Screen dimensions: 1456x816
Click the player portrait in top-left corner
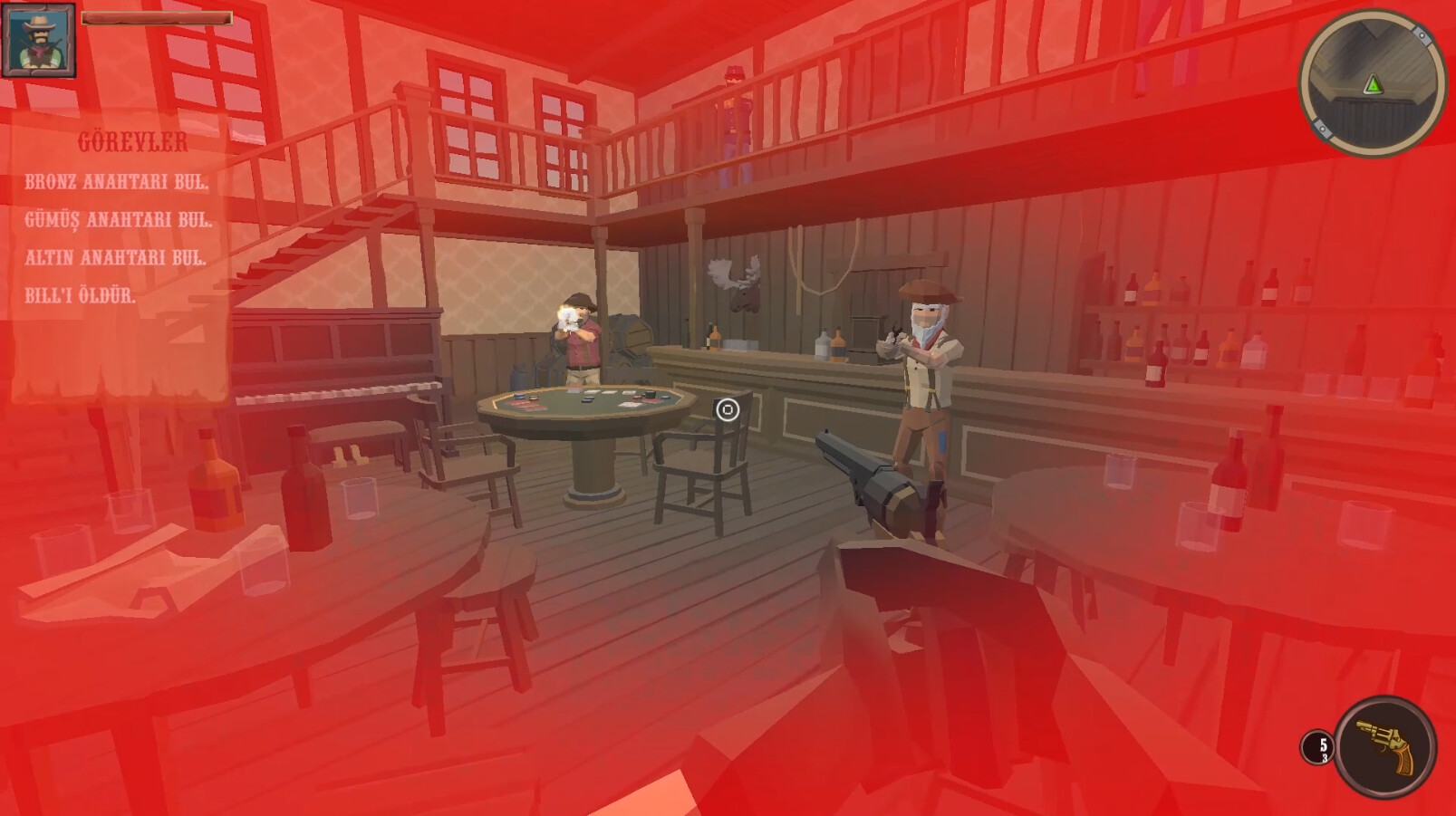pos(38,38)
